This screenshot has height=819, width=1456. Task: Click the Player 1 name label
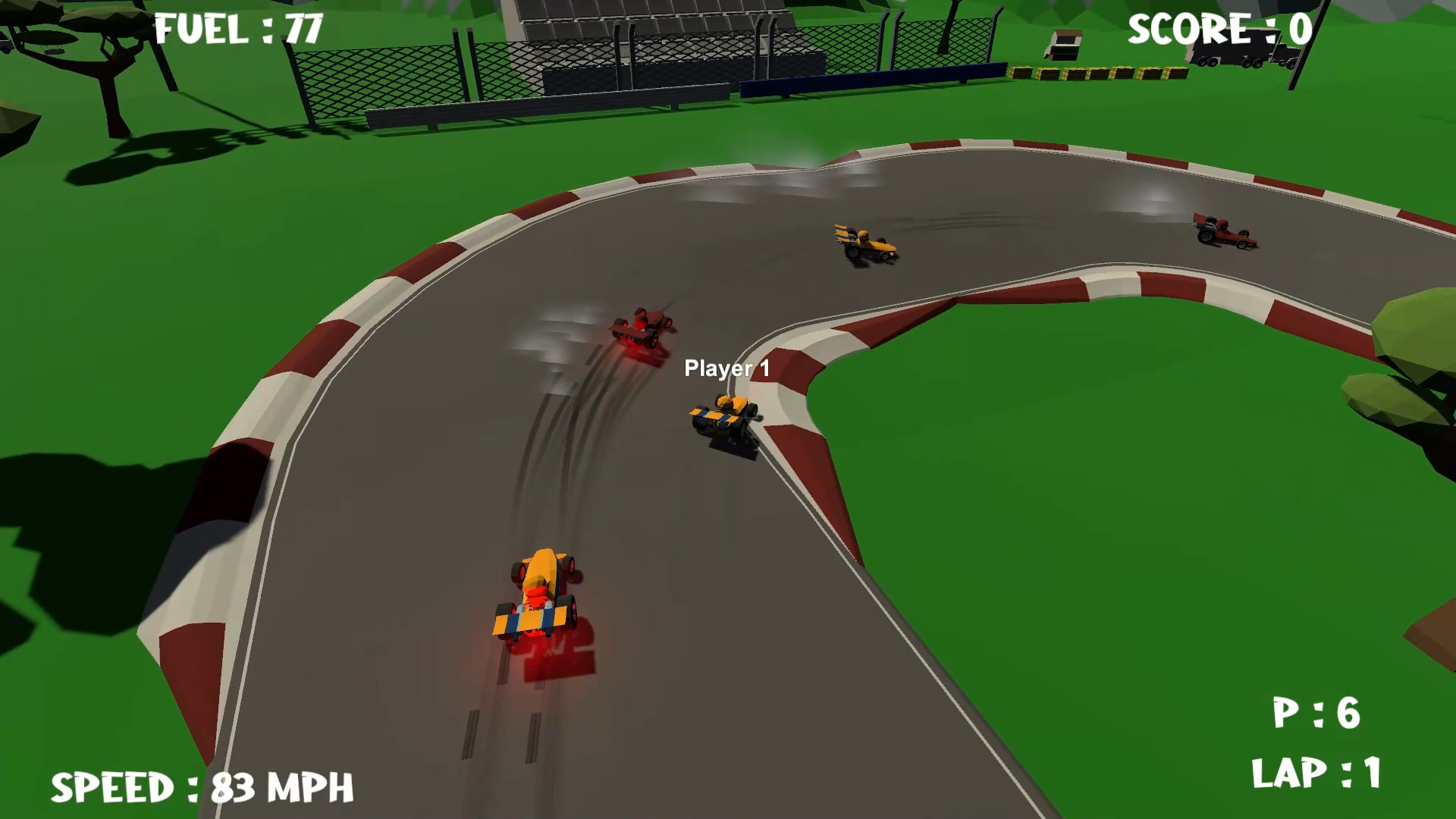(x=726, y=369)
